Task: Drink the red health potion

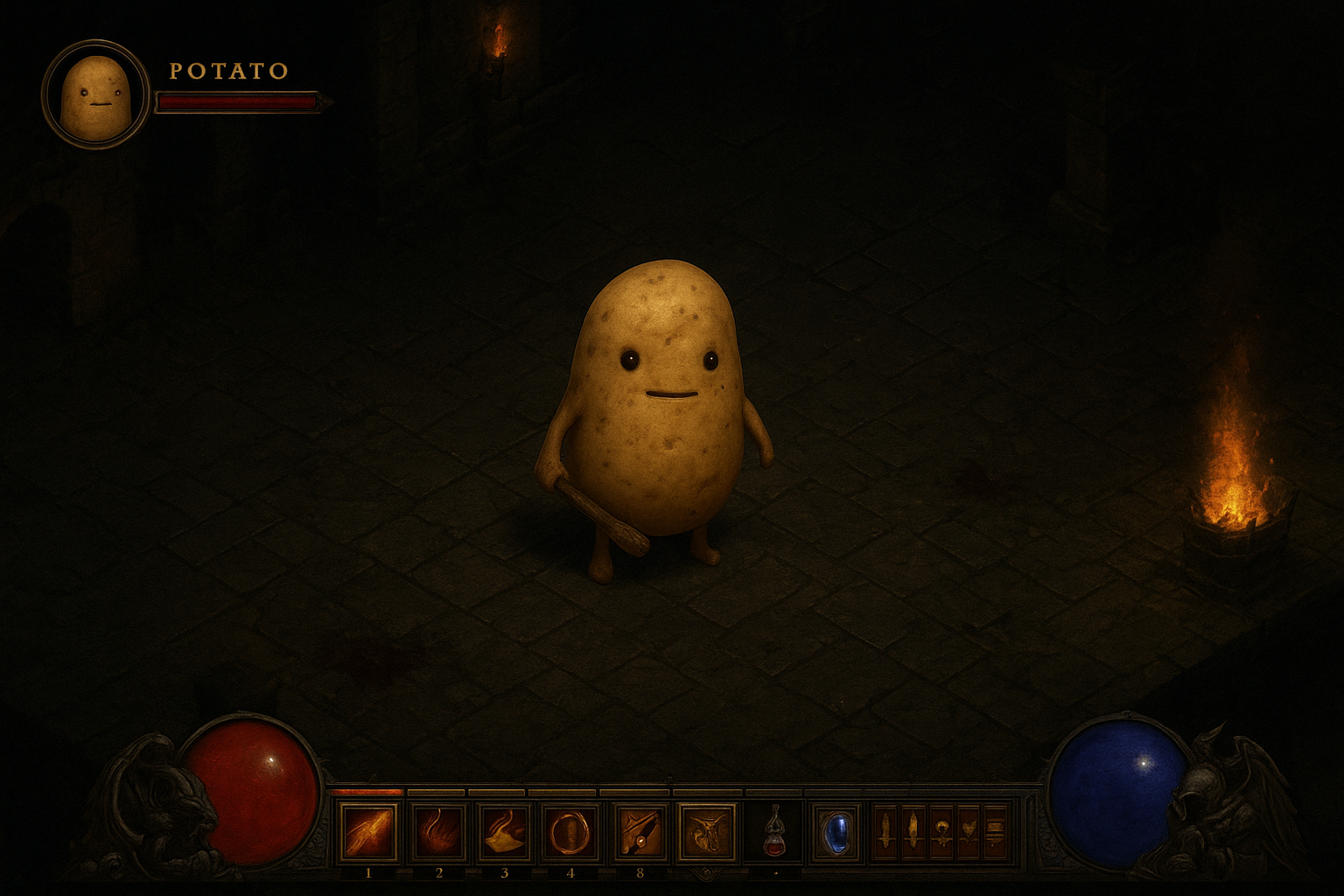Action: click(773, 832)
